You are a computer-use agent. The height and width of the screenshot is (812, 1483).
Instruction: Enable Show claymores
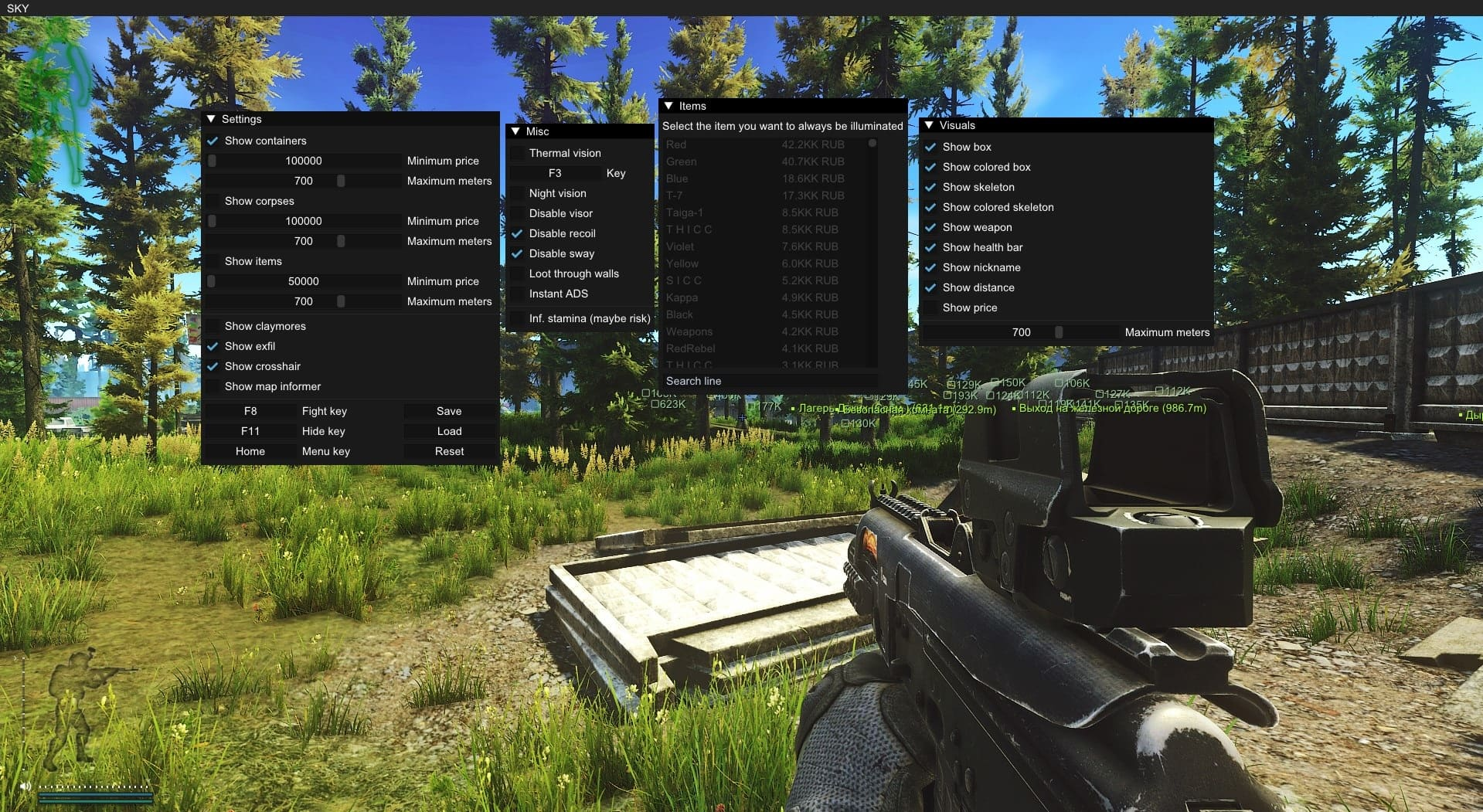click(x=213, y=325)
